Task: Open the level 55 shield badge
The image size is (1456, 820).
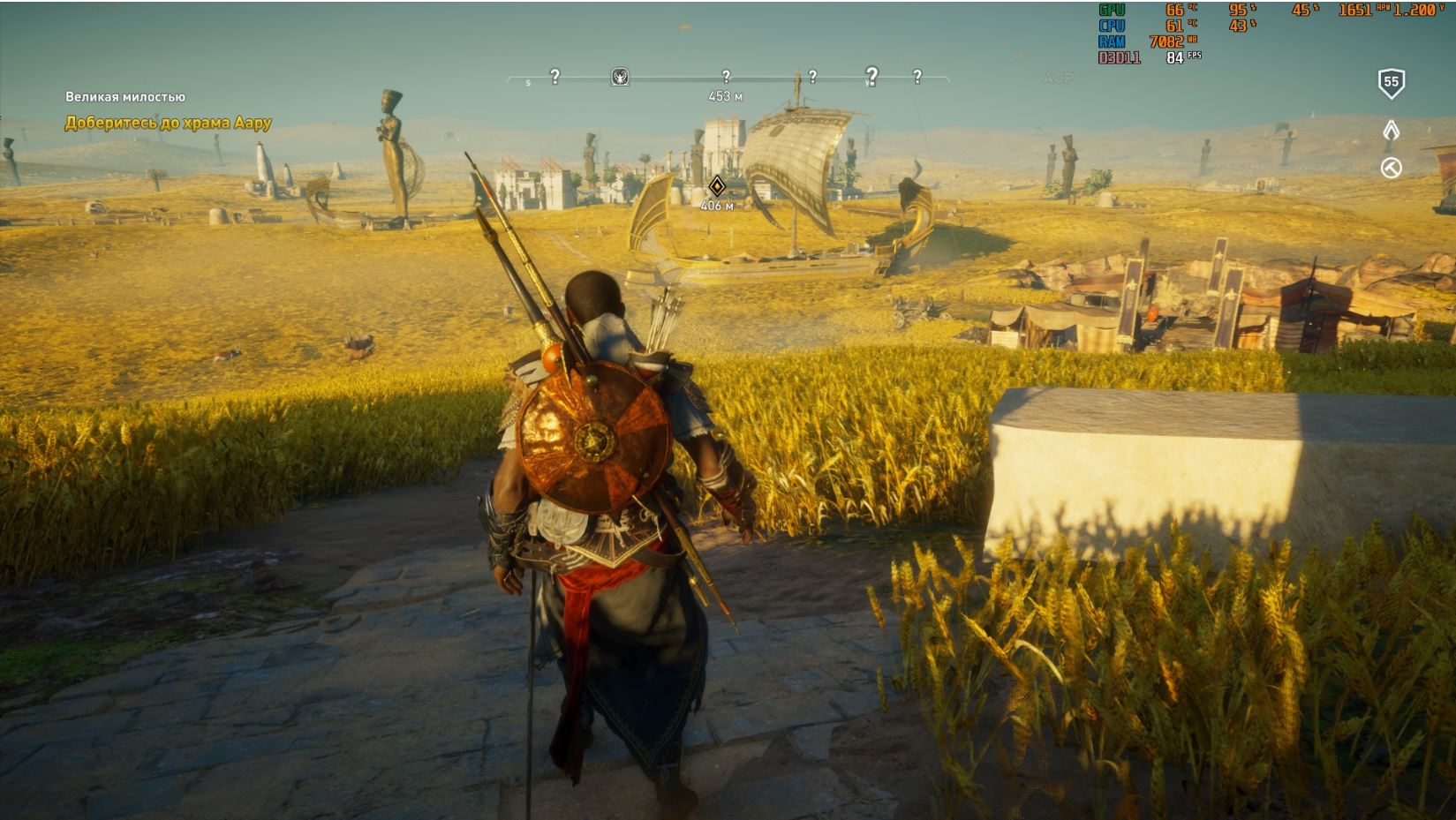Action: point(1391,83)
